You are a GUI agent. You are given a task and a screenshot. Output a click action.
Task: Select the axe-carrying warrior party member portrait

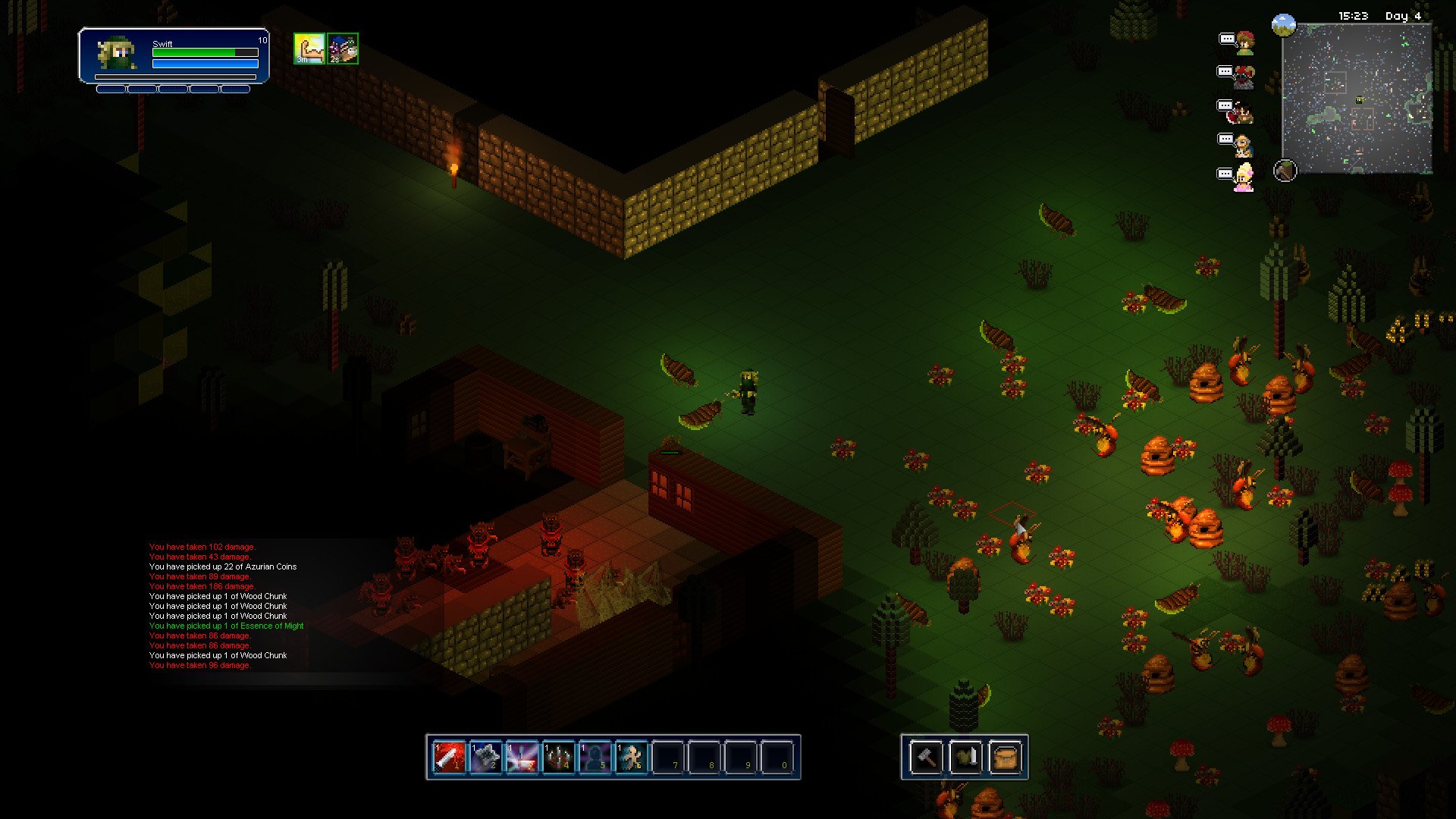point(1243,111)
